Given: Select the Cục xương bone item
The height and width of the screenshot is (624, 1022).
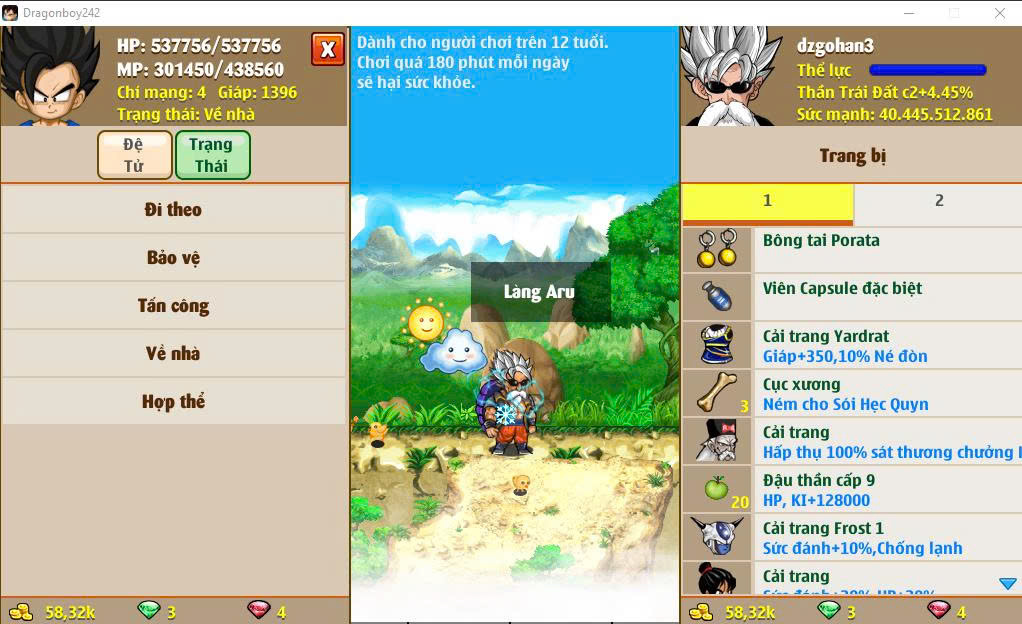Looking at the screenshot, I should (x=851, y=393).
